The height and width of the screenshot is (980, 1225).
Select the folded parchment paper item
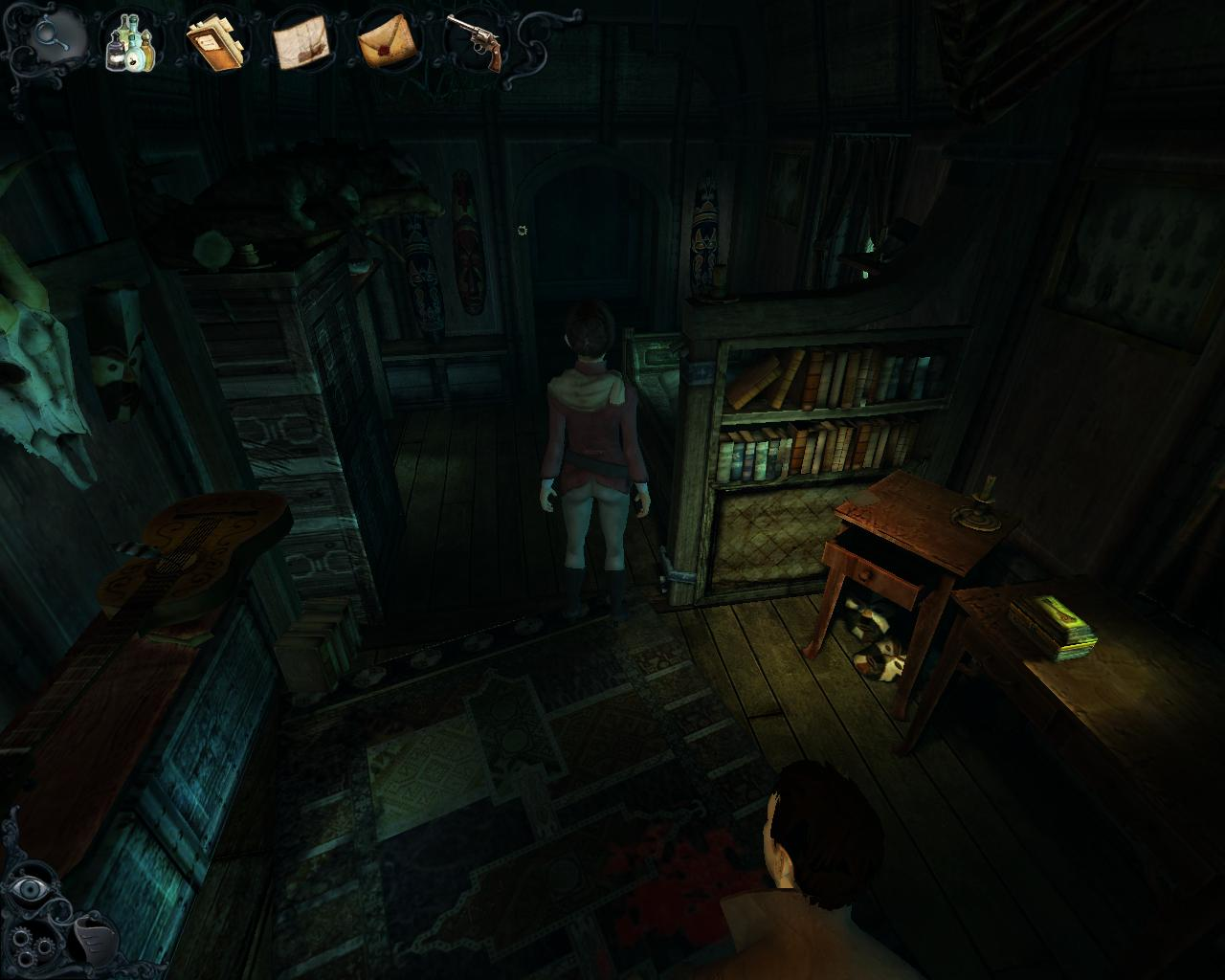tap(301, 43)
